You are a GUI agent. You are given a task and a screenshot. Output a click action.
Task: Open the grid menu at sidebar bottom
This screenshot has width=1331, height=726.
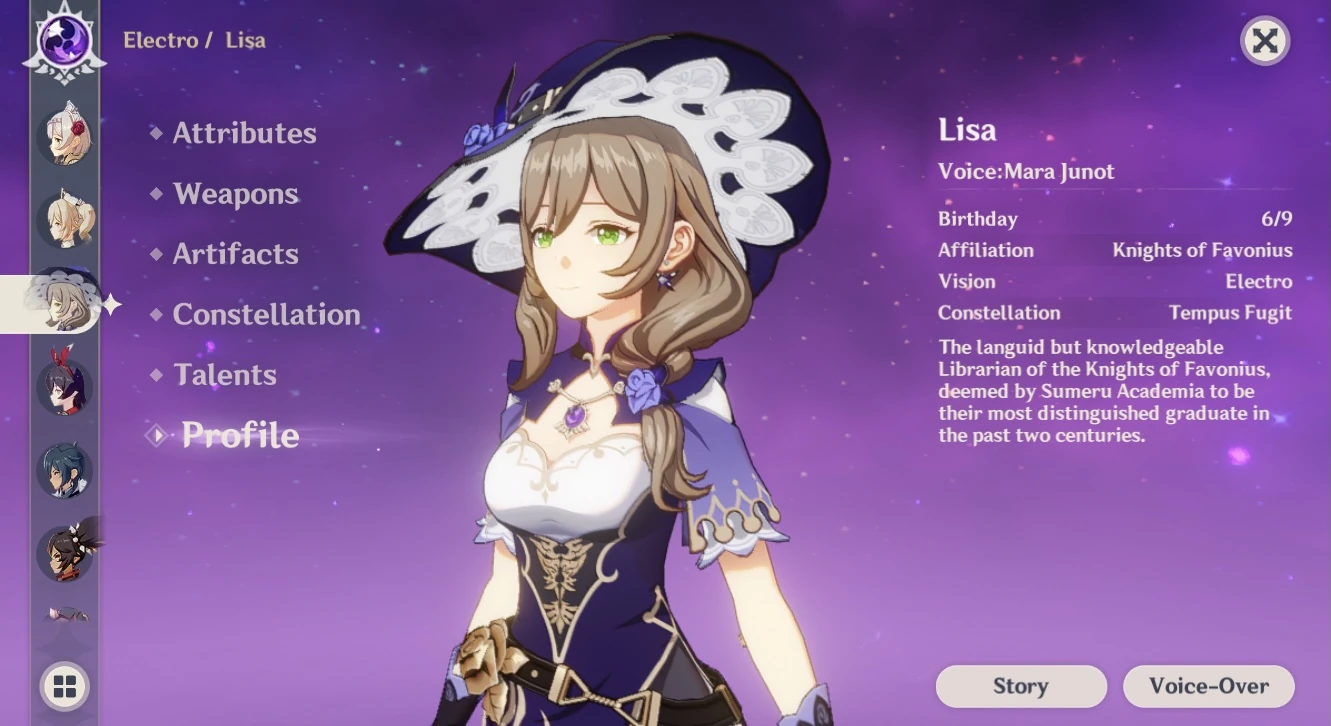pos(64,687)
